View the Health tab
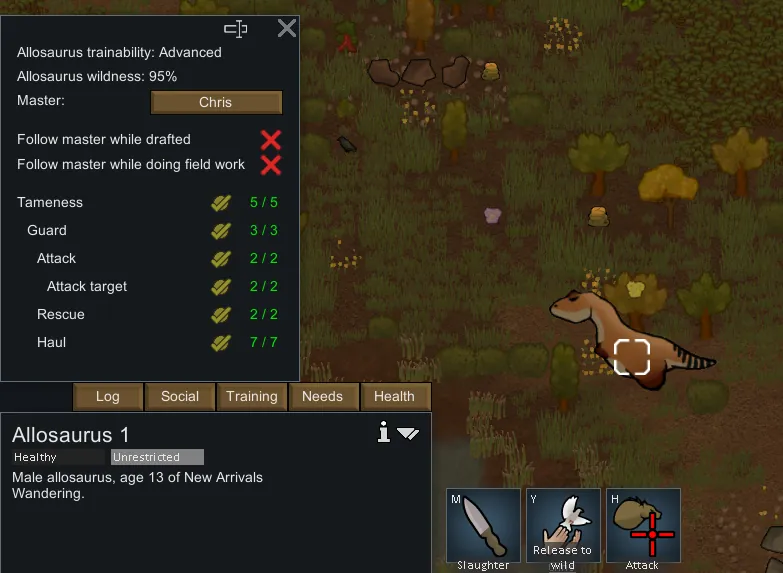Image resolution: width=783 pixels, height=573 pixels. point(394,397)
